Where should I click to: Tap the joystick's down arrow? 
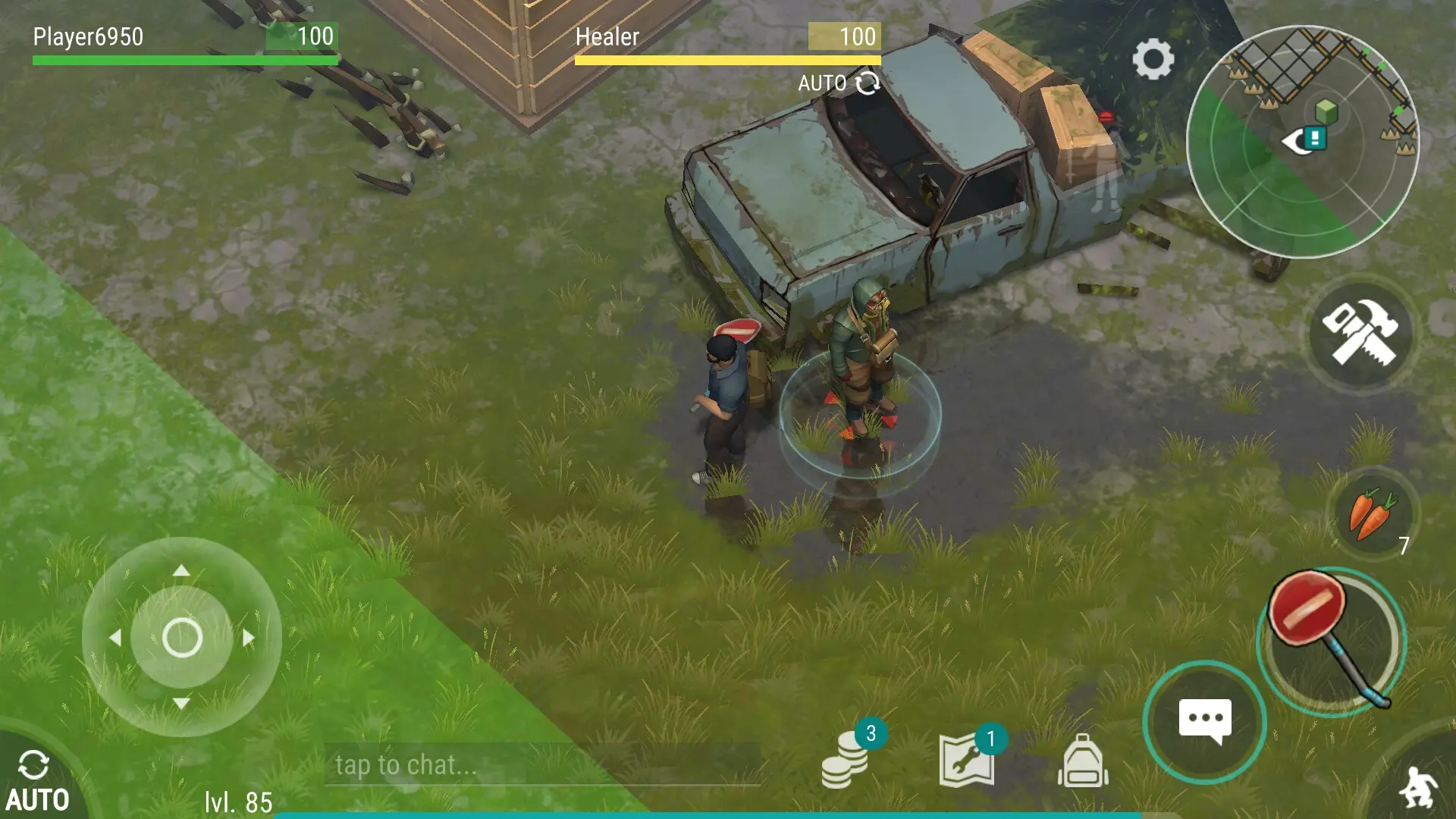point(181,704)
